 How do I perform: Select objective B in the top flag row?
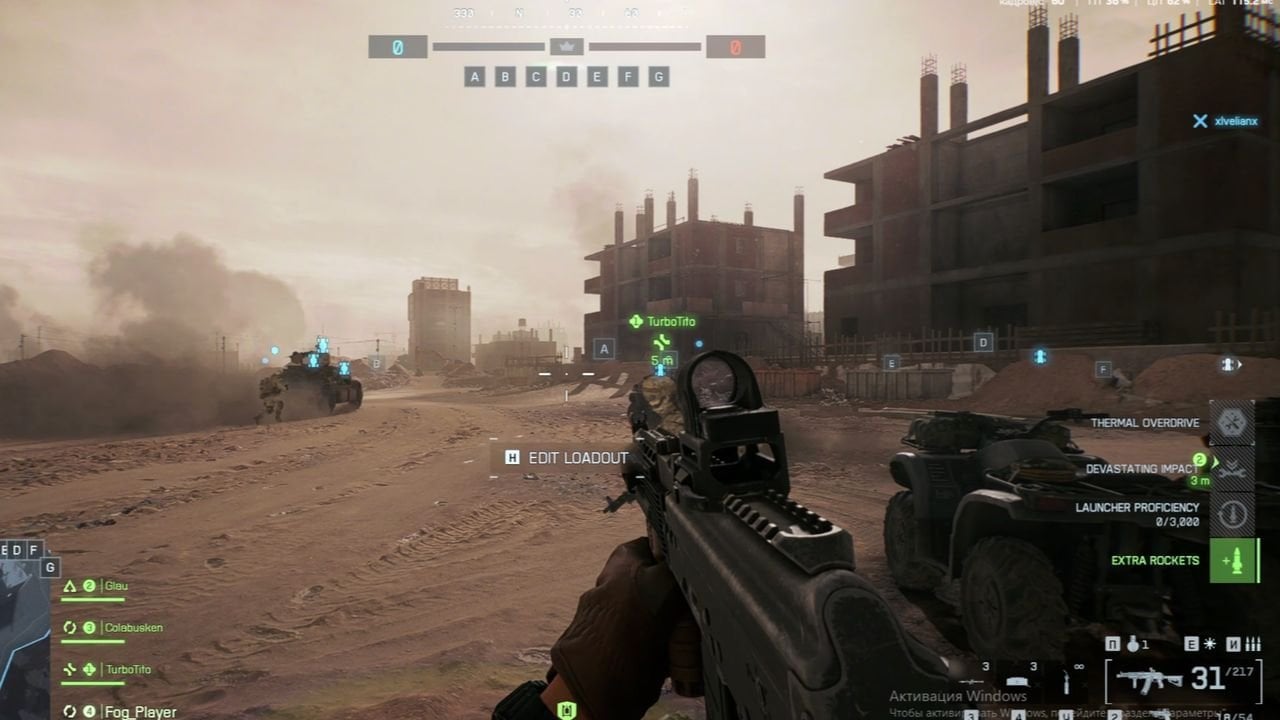click(505, 77)
